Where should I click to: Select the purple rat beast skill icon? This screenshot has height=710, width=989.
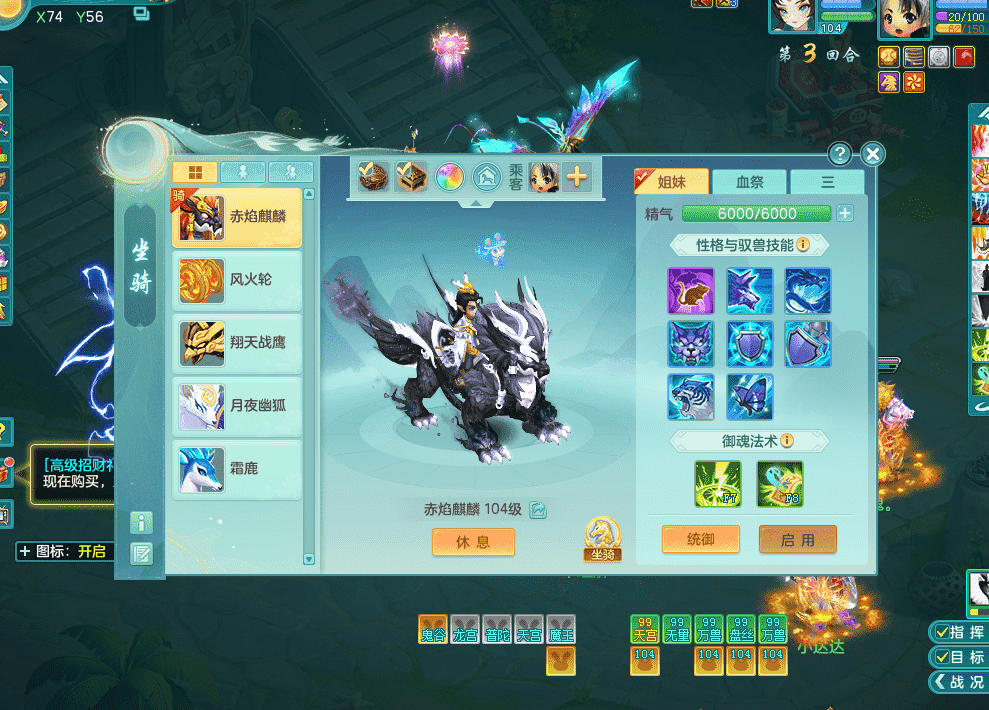tap(690, 290)
